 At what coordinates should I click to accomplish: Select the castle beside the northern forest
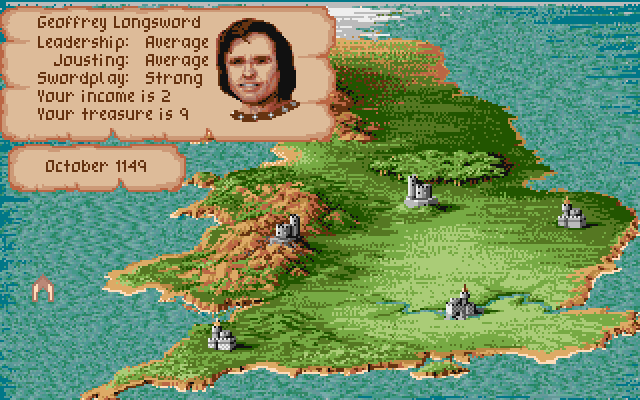point(418,190)
